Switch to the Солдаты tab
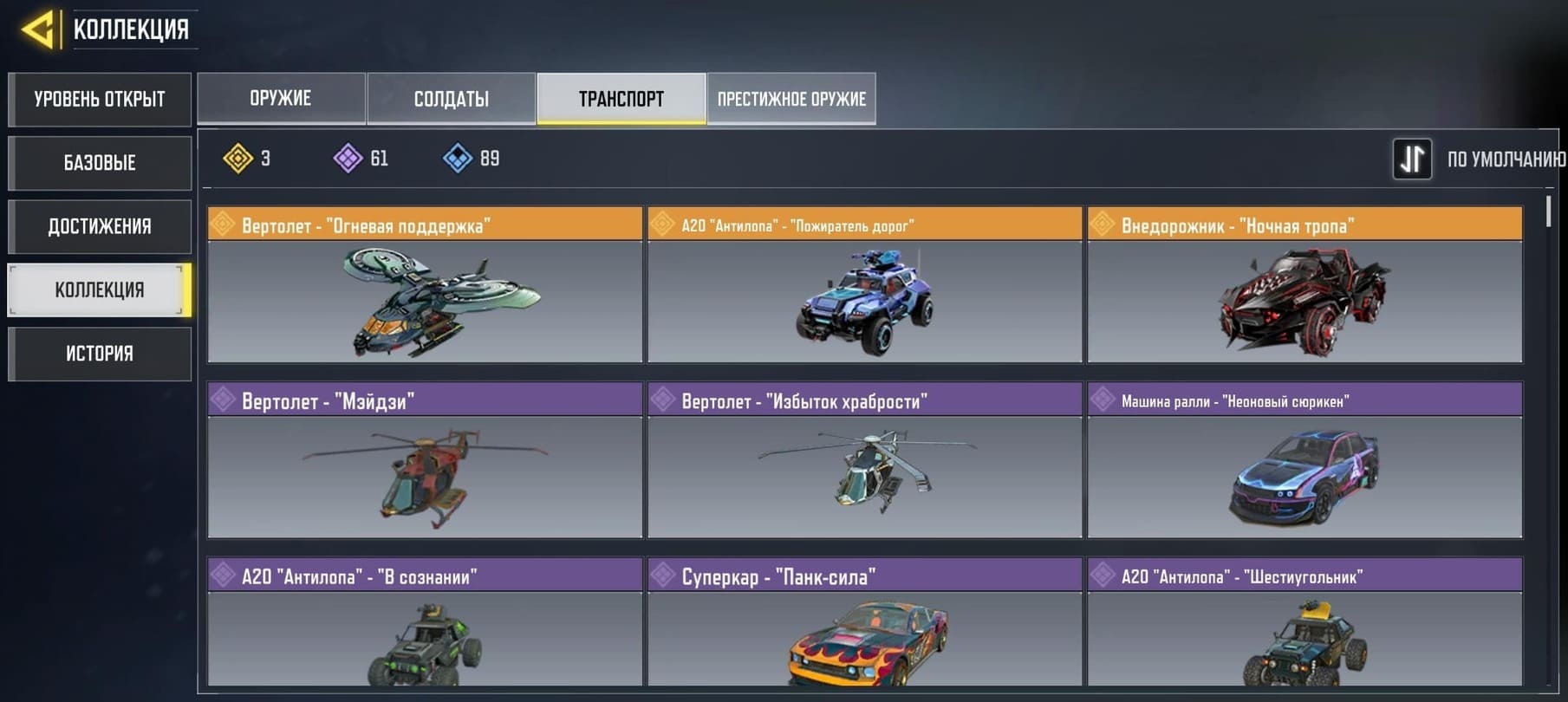Viewport: 1568px width, 702px height. [x=451, y=99]
